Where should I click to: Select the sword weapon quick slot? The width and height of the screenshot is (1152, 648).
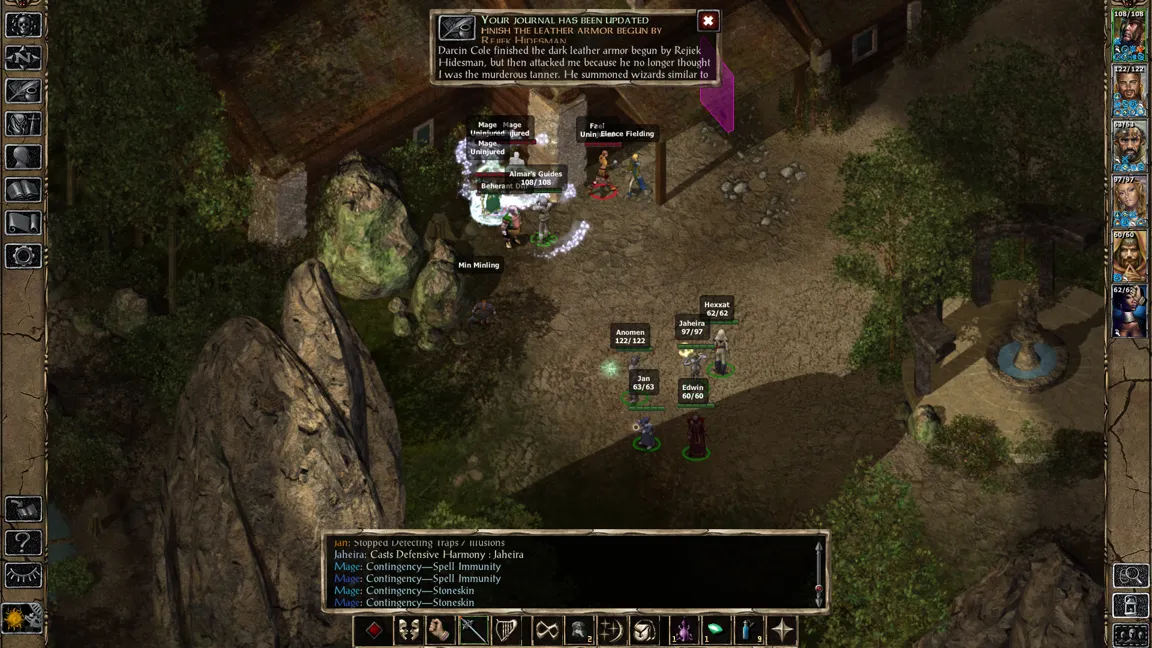point(473,630)
